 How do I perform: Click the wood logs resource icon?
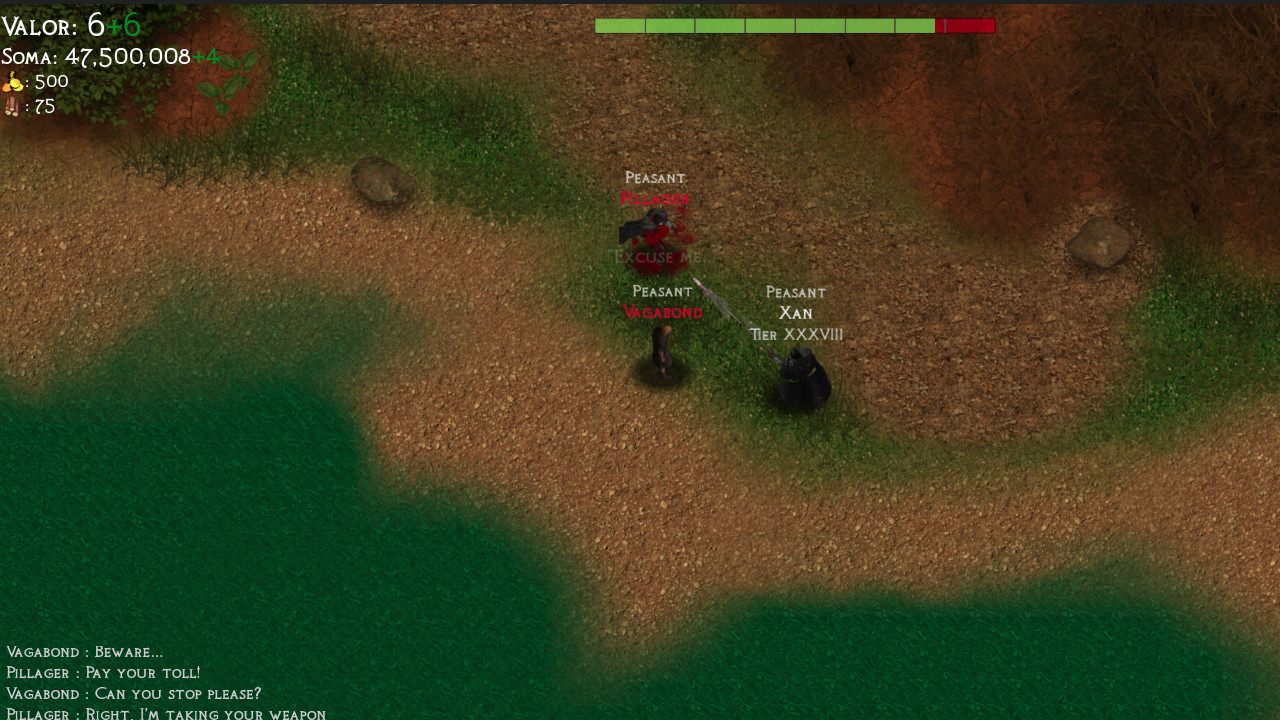click(12, 105)
